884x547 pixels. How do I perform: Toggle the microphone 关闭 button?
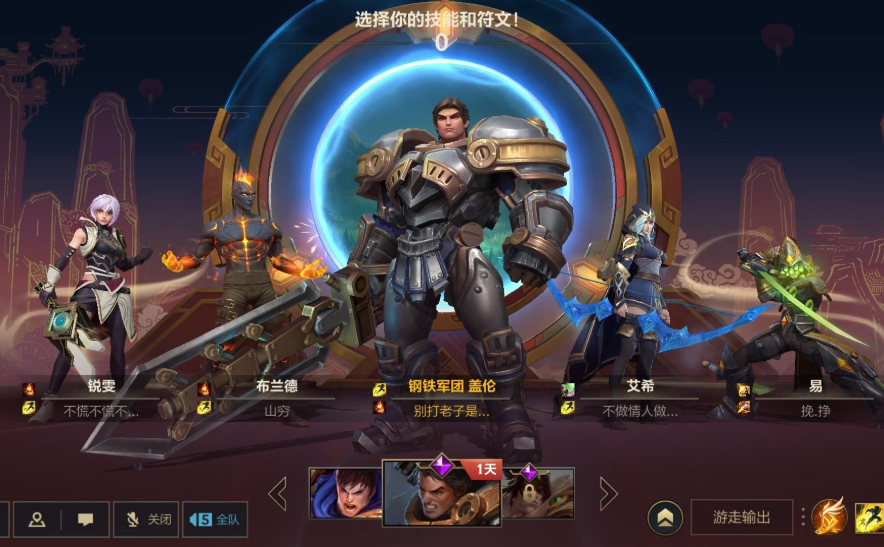(x=146, y=520)
